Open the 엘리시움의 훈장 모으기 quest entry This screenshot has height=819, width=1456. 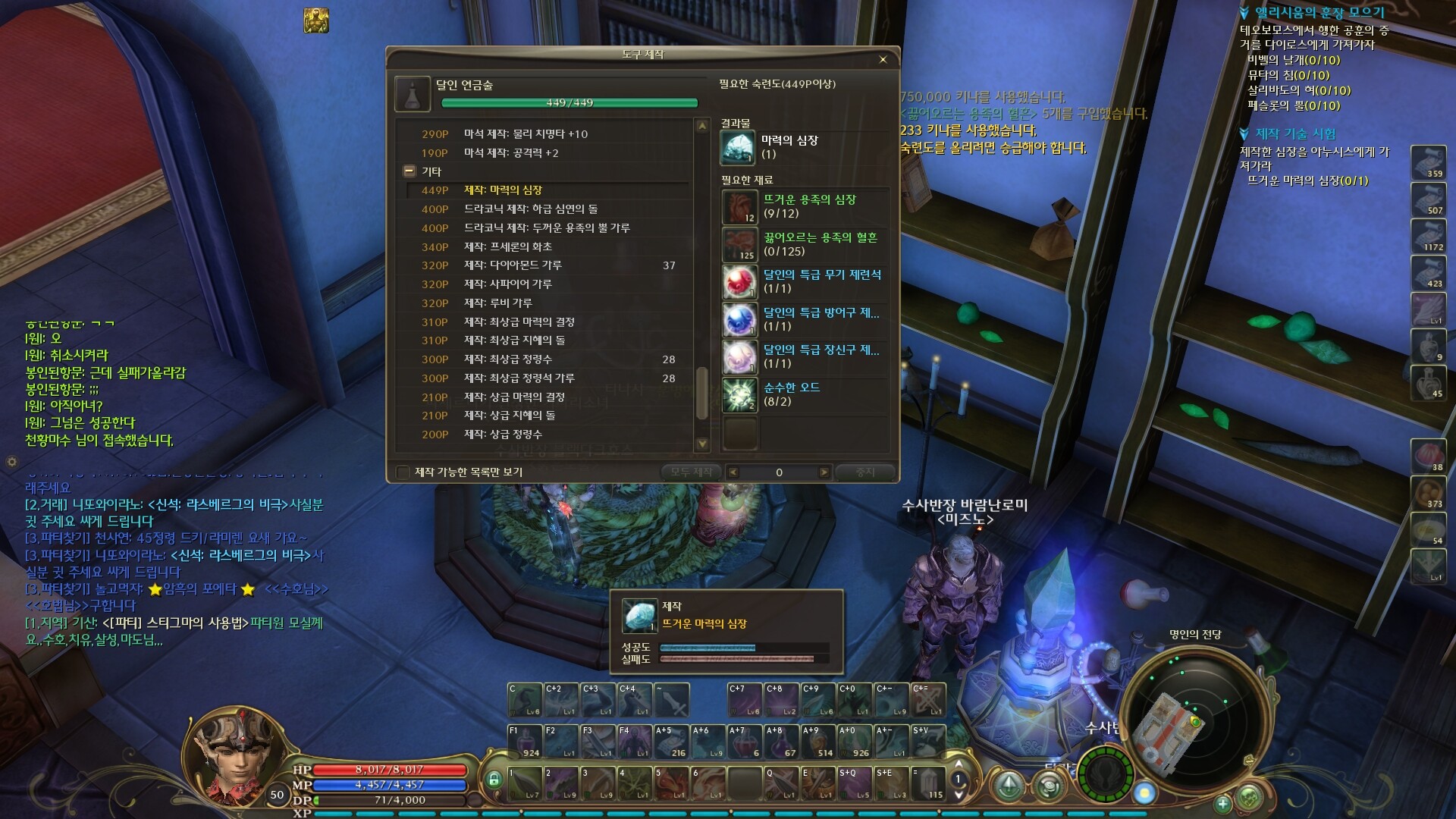[1319, 13]
